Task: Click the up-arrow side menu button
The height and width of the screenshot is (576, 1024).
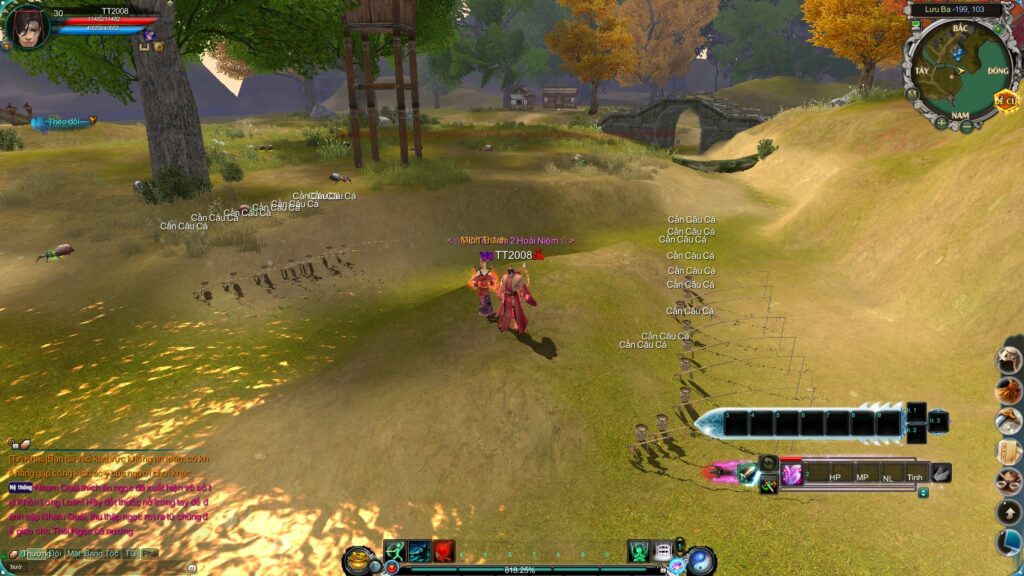Action: coord(1009,512)
